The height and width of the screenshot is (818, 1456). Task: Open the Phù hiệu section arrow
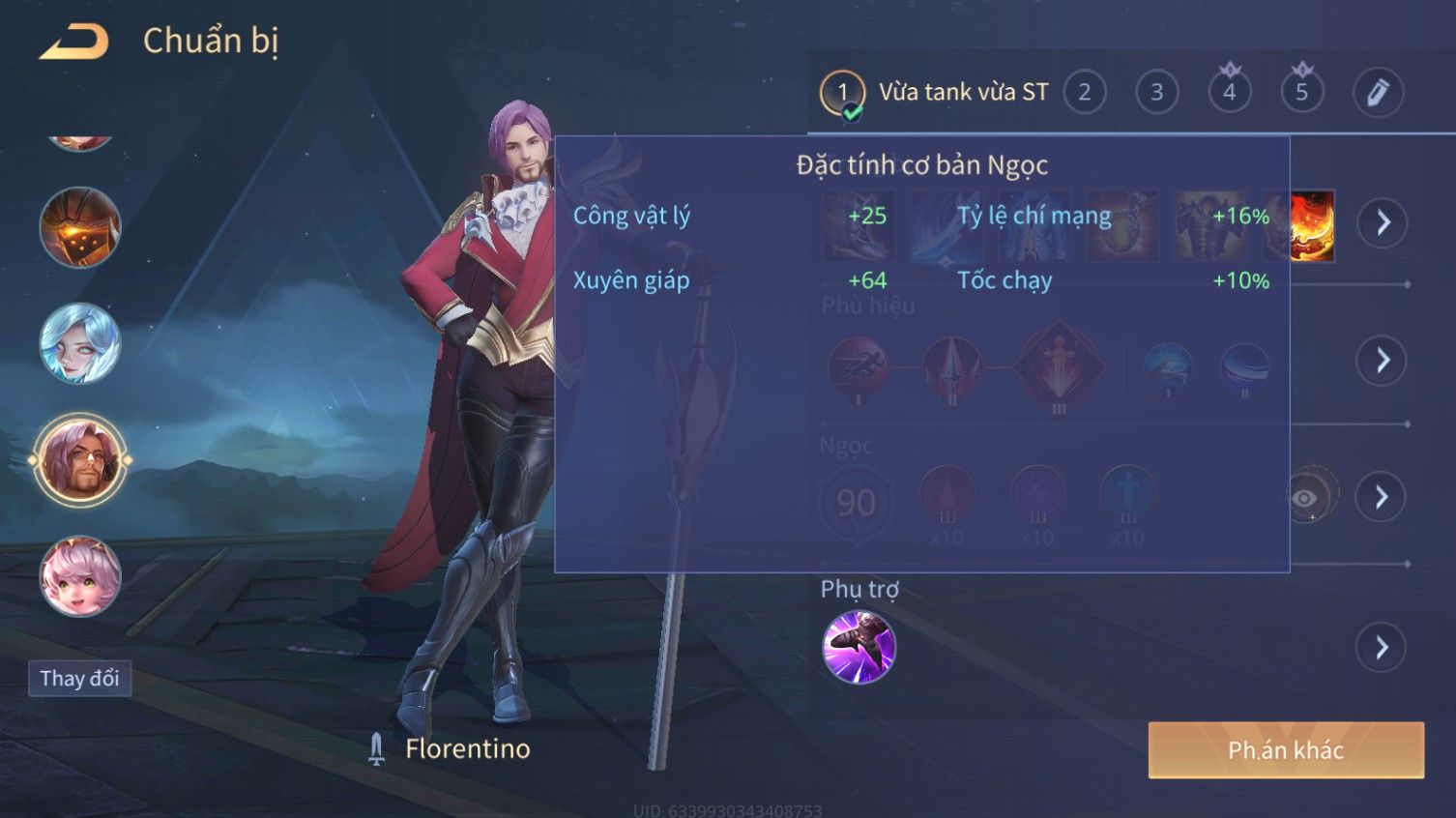coord(1382,361)
